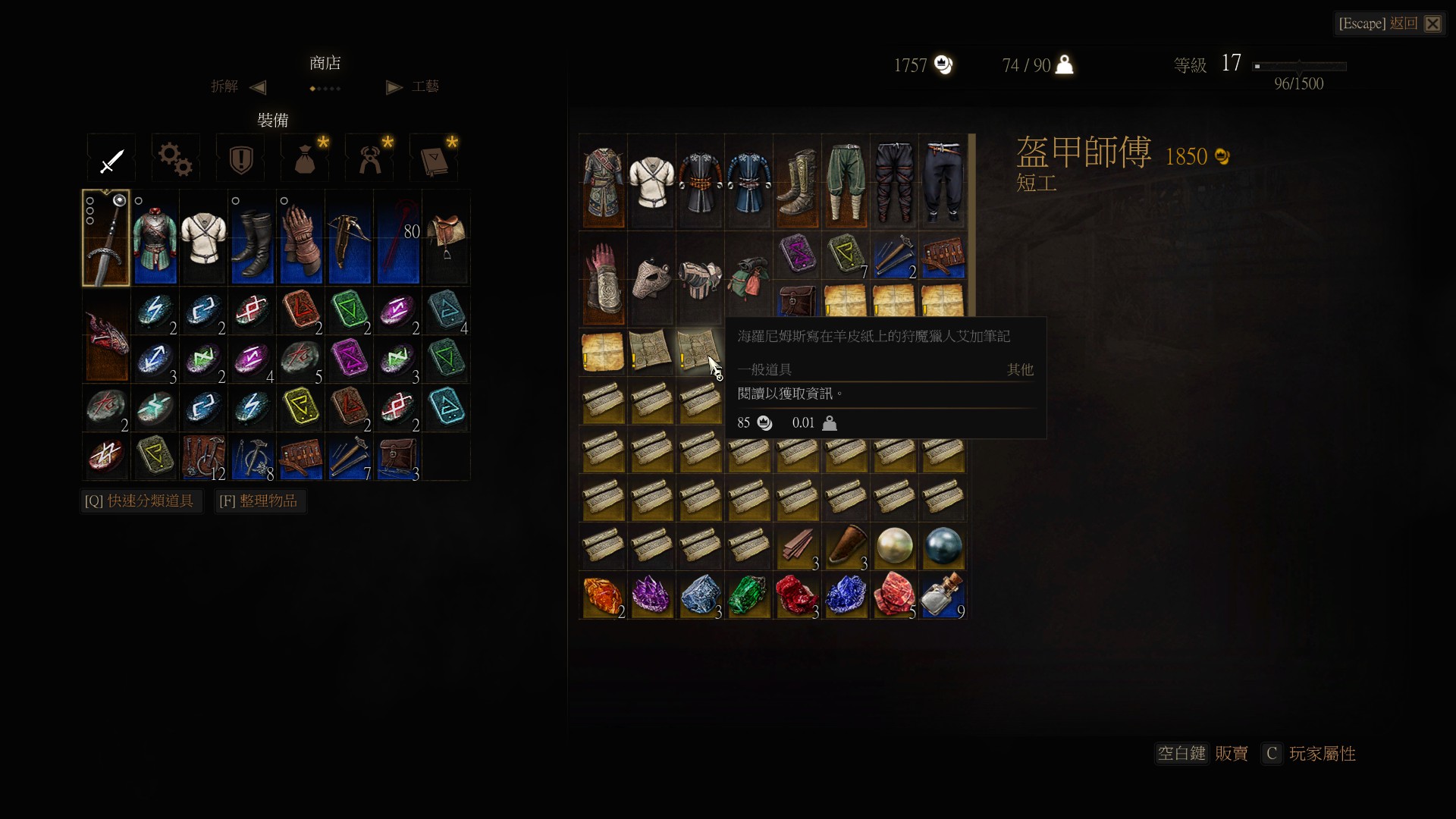Pick the merchant's white pearl
This screenshot has height=819, width=1456.
[x=894, y=547]
